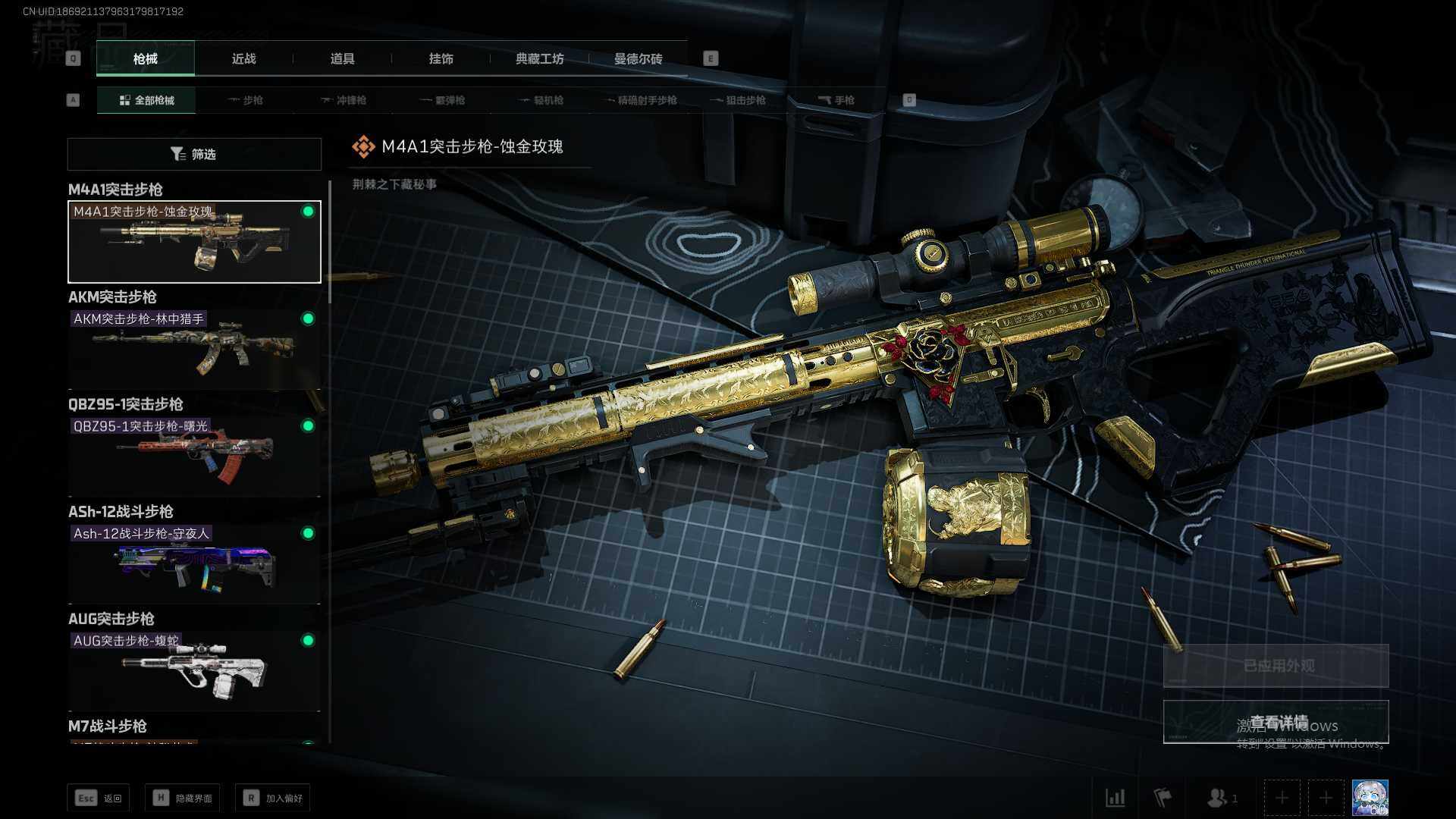Select the 挂饰 charms tab
Viewport: 1456px width, 819px height.
441,59
